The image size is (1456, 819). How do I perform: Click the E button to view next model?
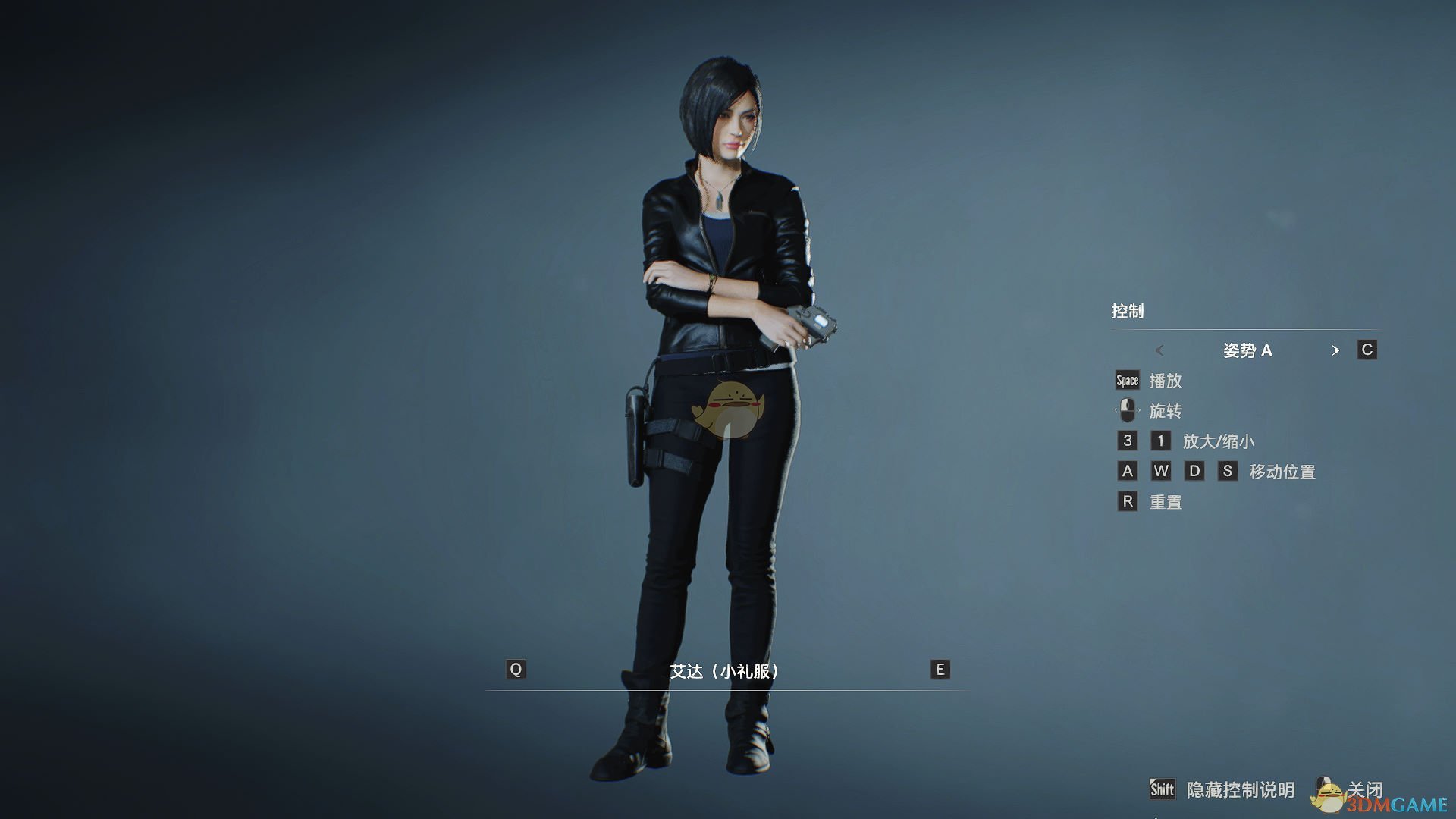pos(940,670)
